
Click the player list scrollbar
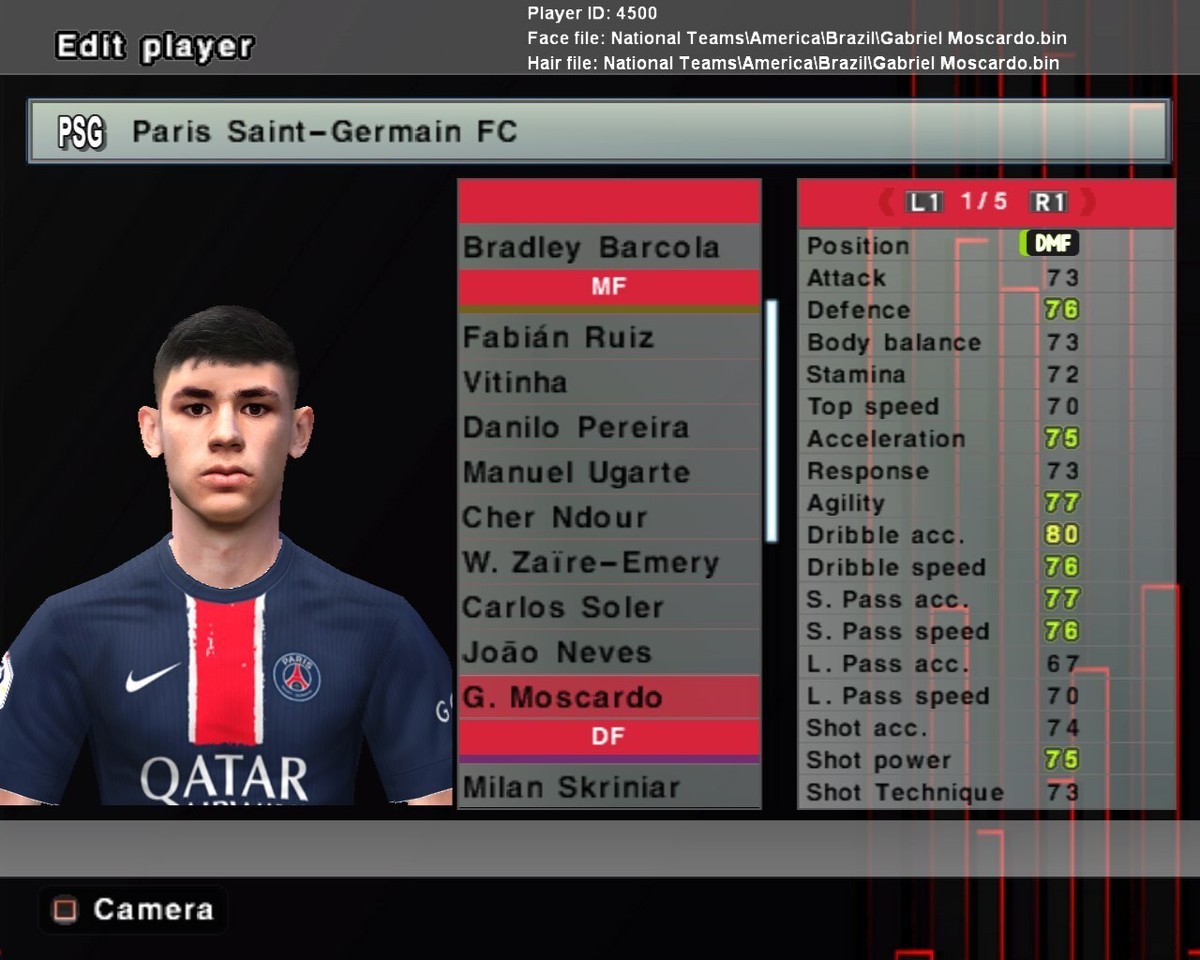pos(771,420)
